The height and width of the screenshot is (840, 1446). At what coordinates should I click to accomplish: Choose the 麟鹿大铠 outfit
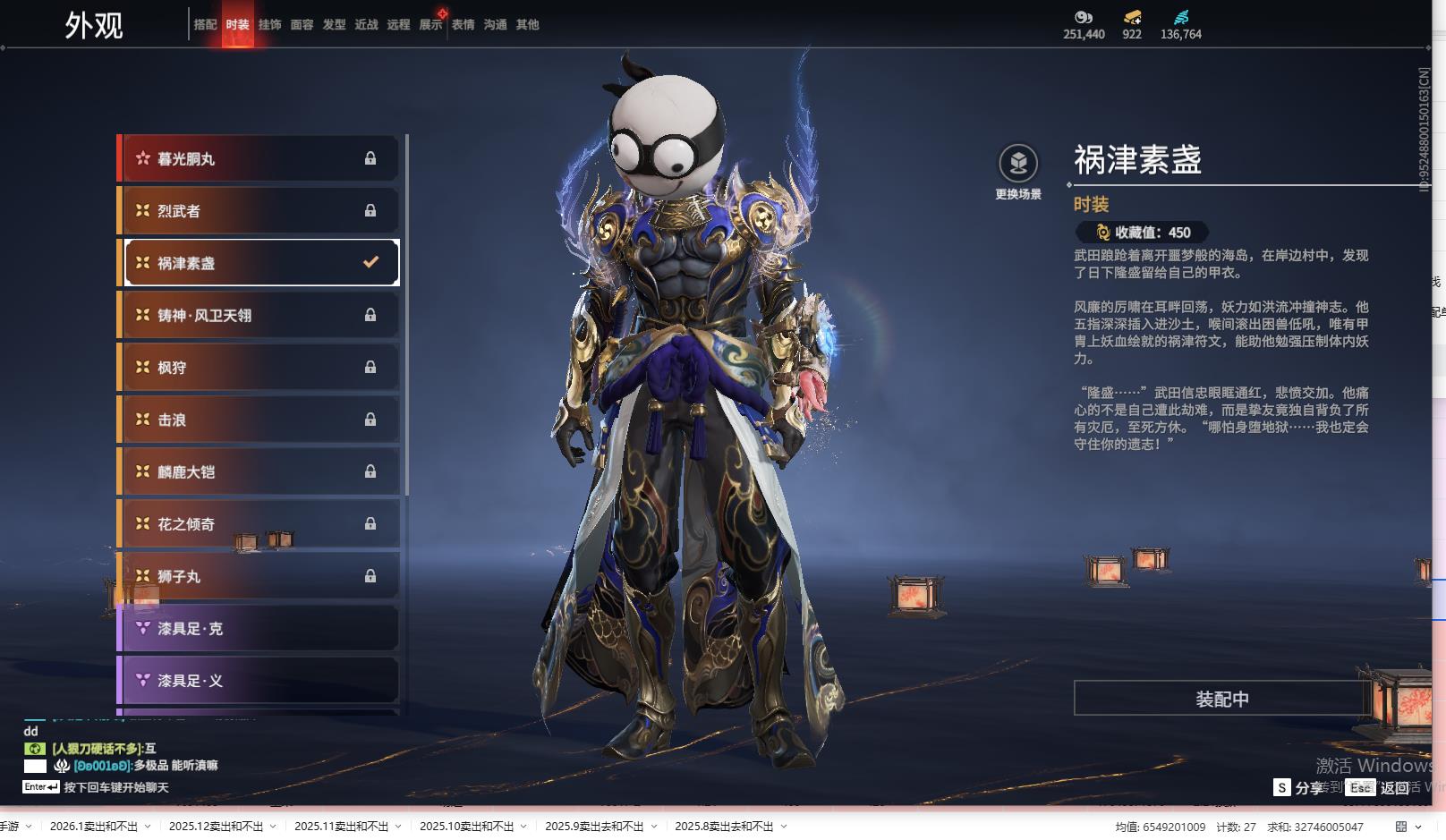coord(258,471)
